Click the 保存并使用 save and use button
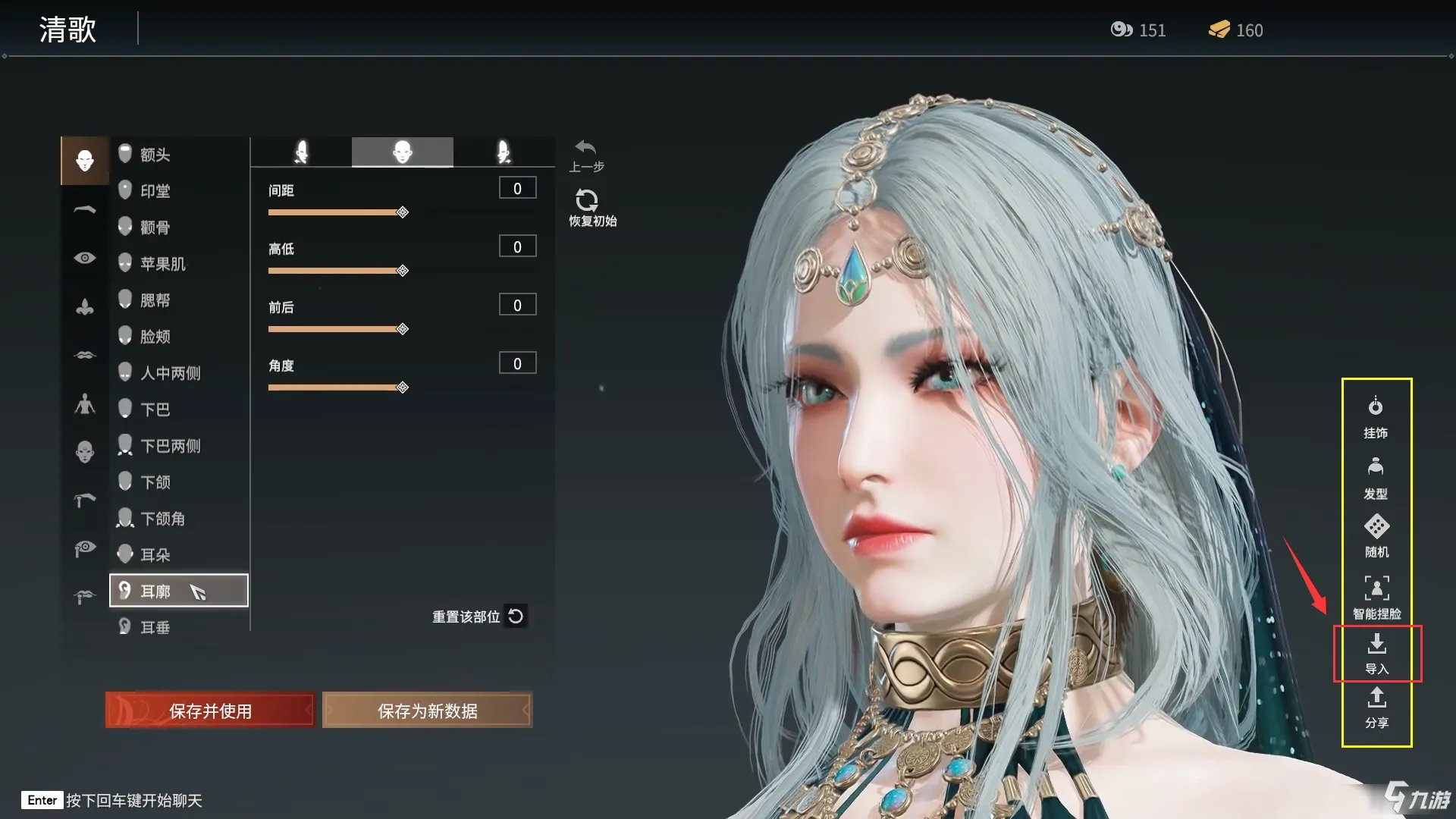The image size is (1456, 819). coord(210,711)
